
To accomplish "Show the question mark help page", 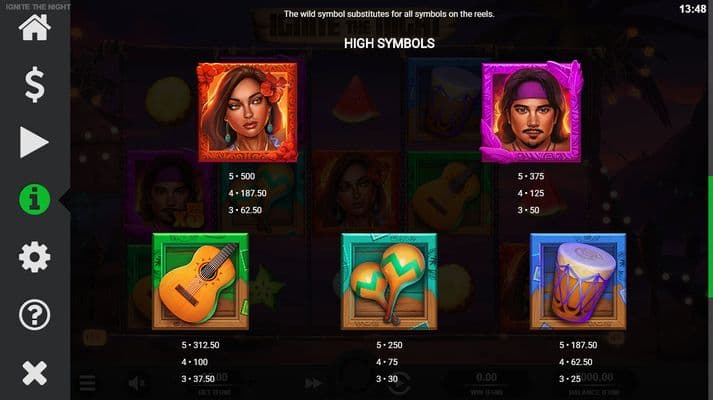I will point(34,316).
